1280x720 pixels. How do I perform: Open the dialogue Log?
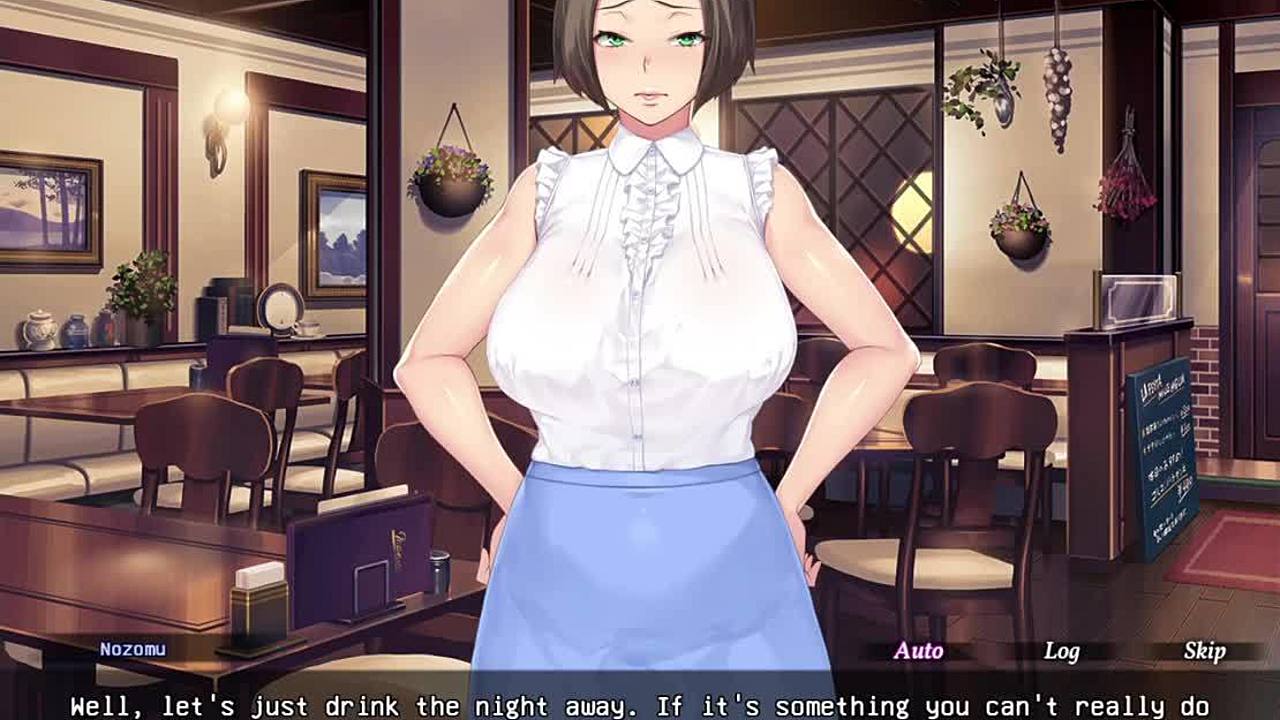(x=1061, y=651)
